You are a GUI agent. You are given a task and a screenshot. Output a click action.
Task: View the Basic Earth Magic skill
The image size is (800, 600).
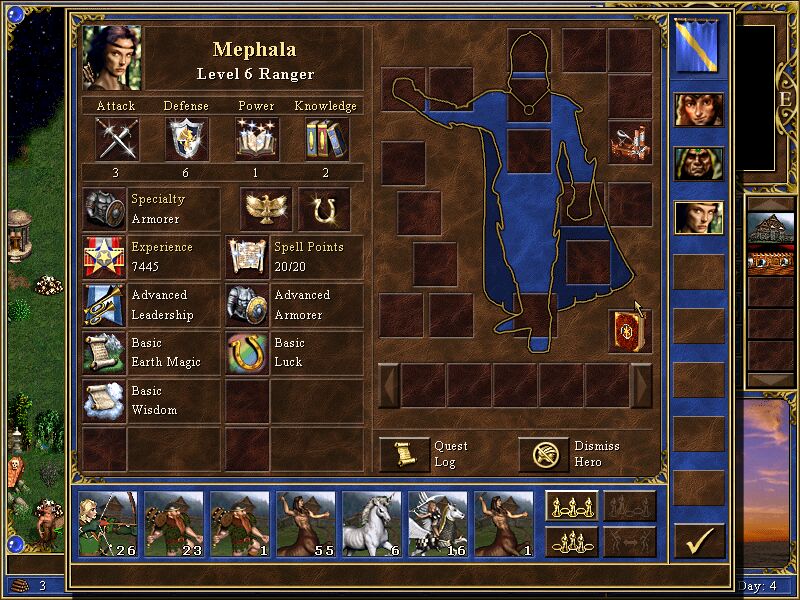click(104, 353)
